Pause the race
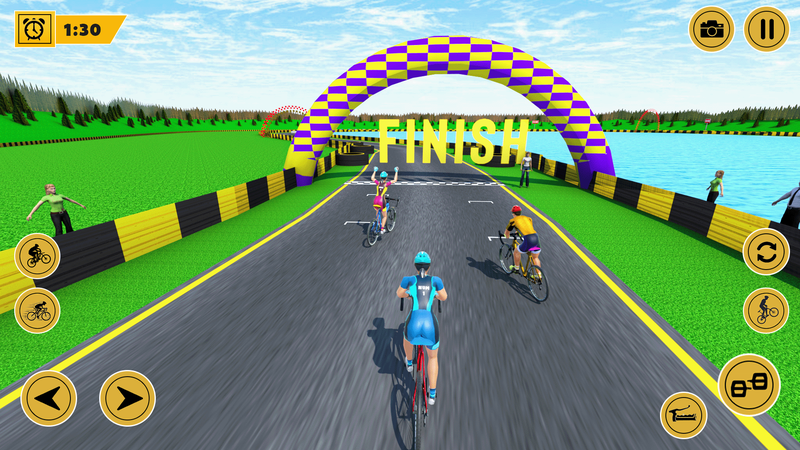Screen dimensions: 800x450 [767, 29]
